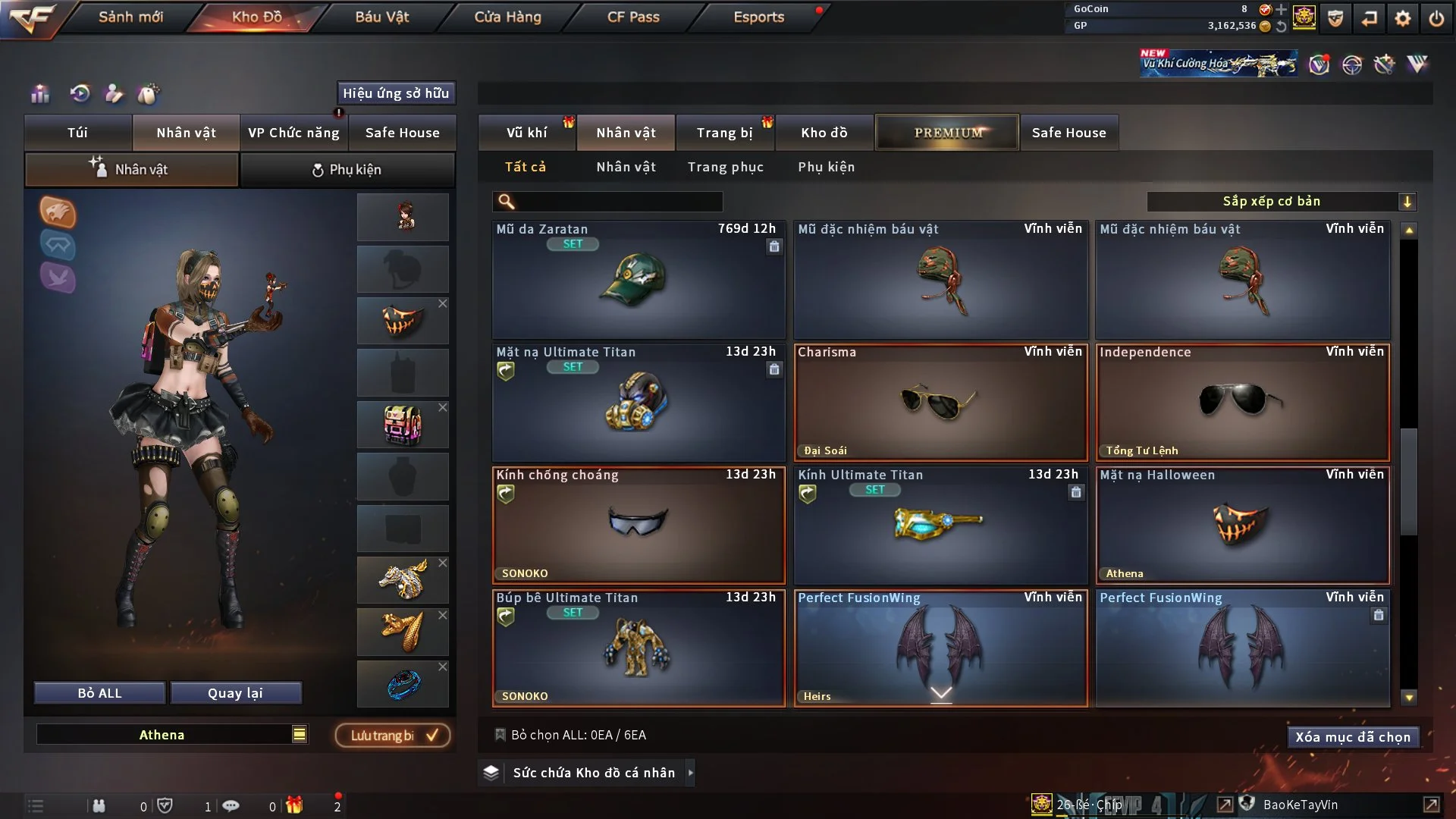The image size is (1456, 819).
Task: Click Xóa mục đã chọn button
Action: click(x=1352, y=737)
